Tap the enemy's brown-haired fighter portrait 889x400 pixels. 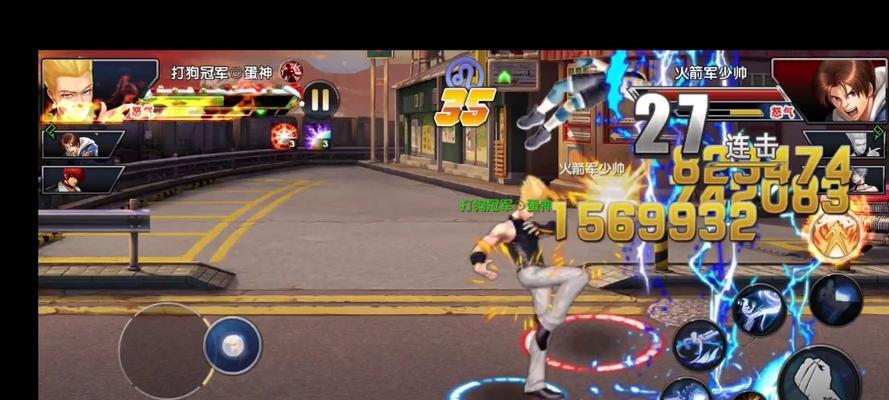click(x=829, y=91)
